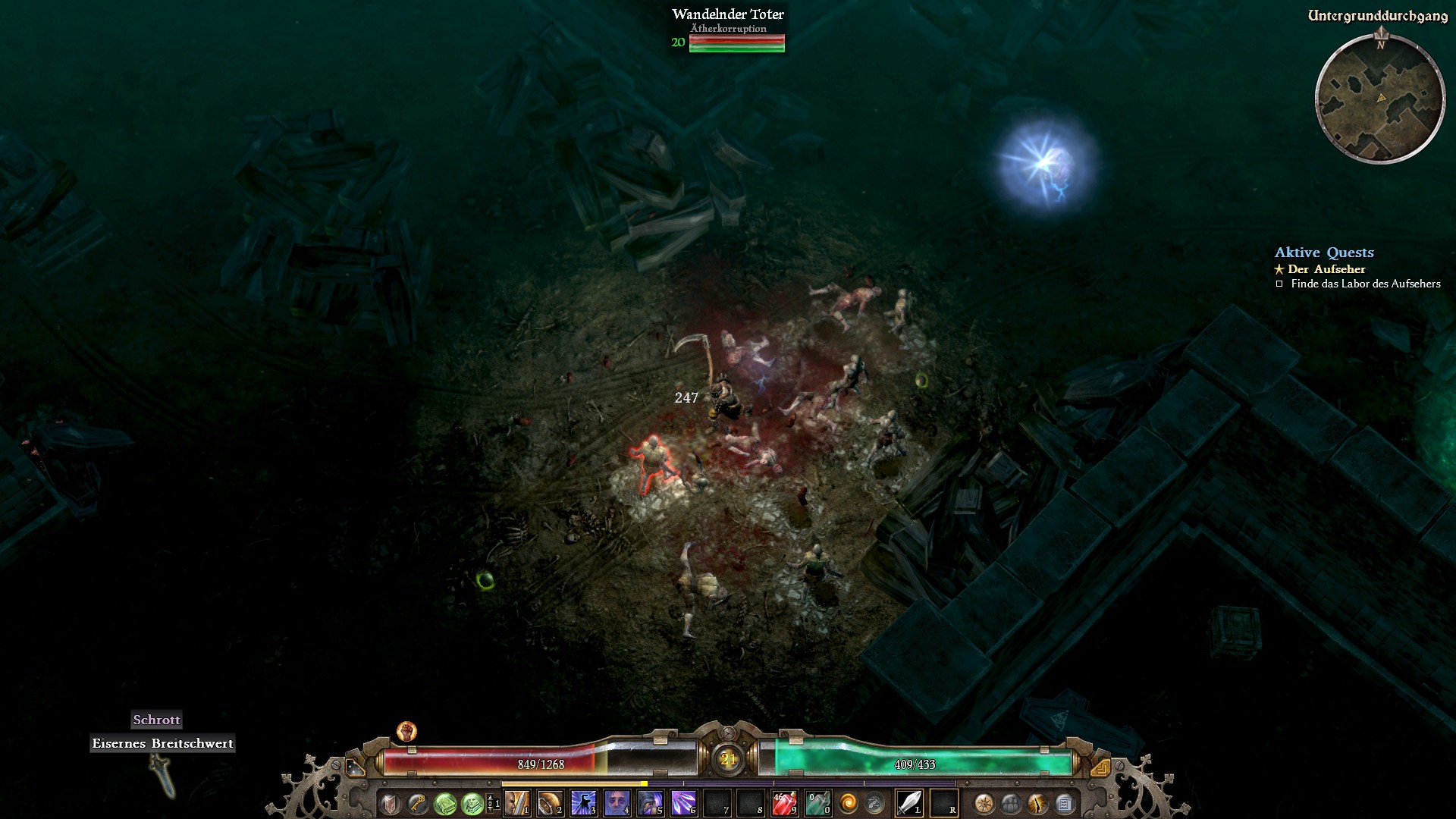Open the compass world map button

[x=984, y=803]
